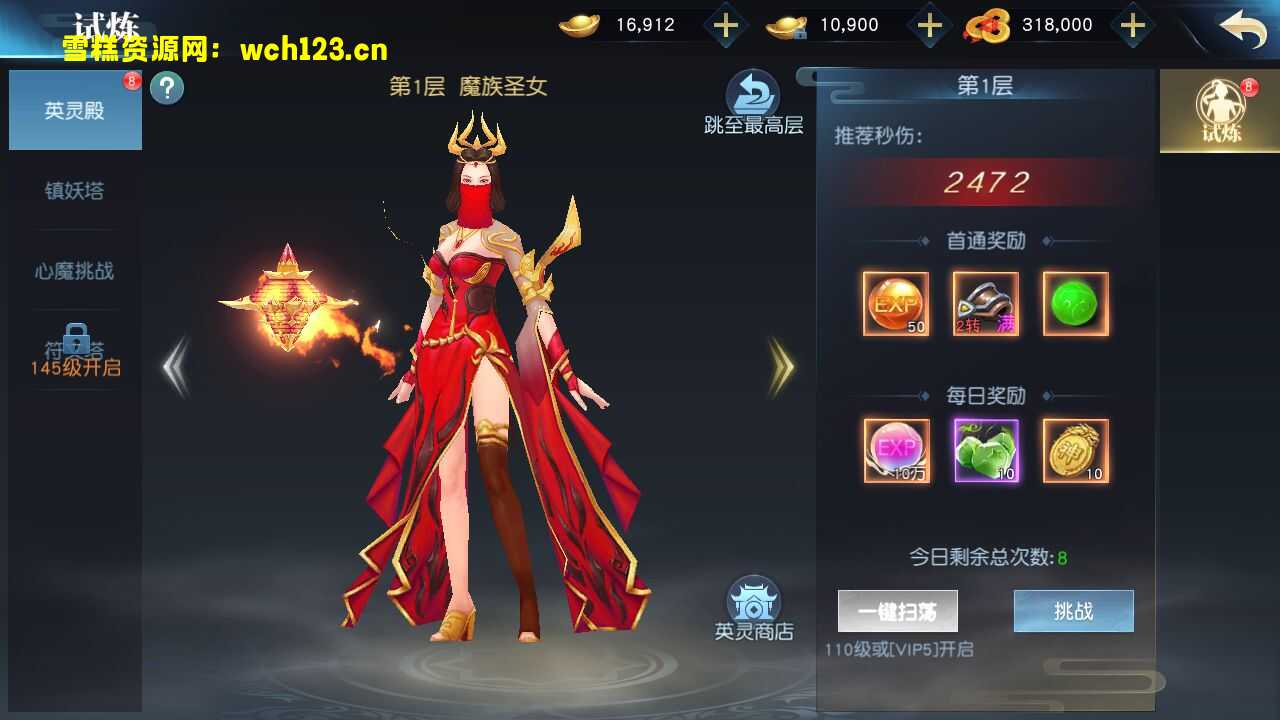Viewport: 1280px width, 720px height.
Task: Select the EXP first-clear reward icon
Action: pos(895,303)
